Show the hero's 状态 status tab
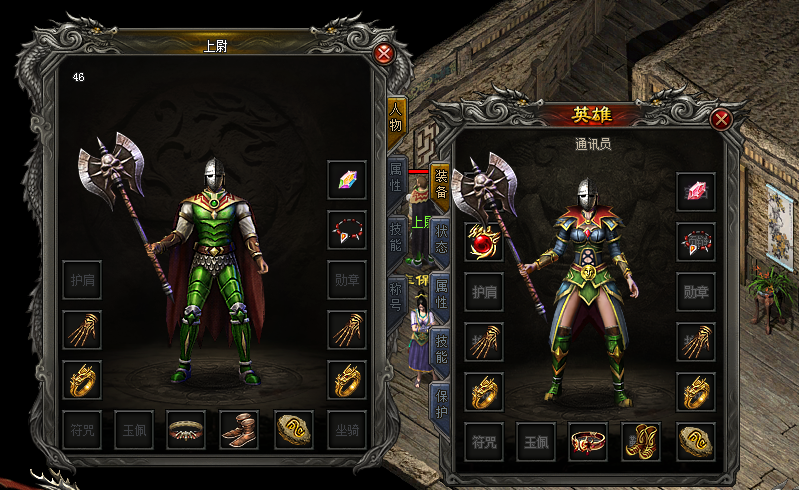 coord(441,238)
